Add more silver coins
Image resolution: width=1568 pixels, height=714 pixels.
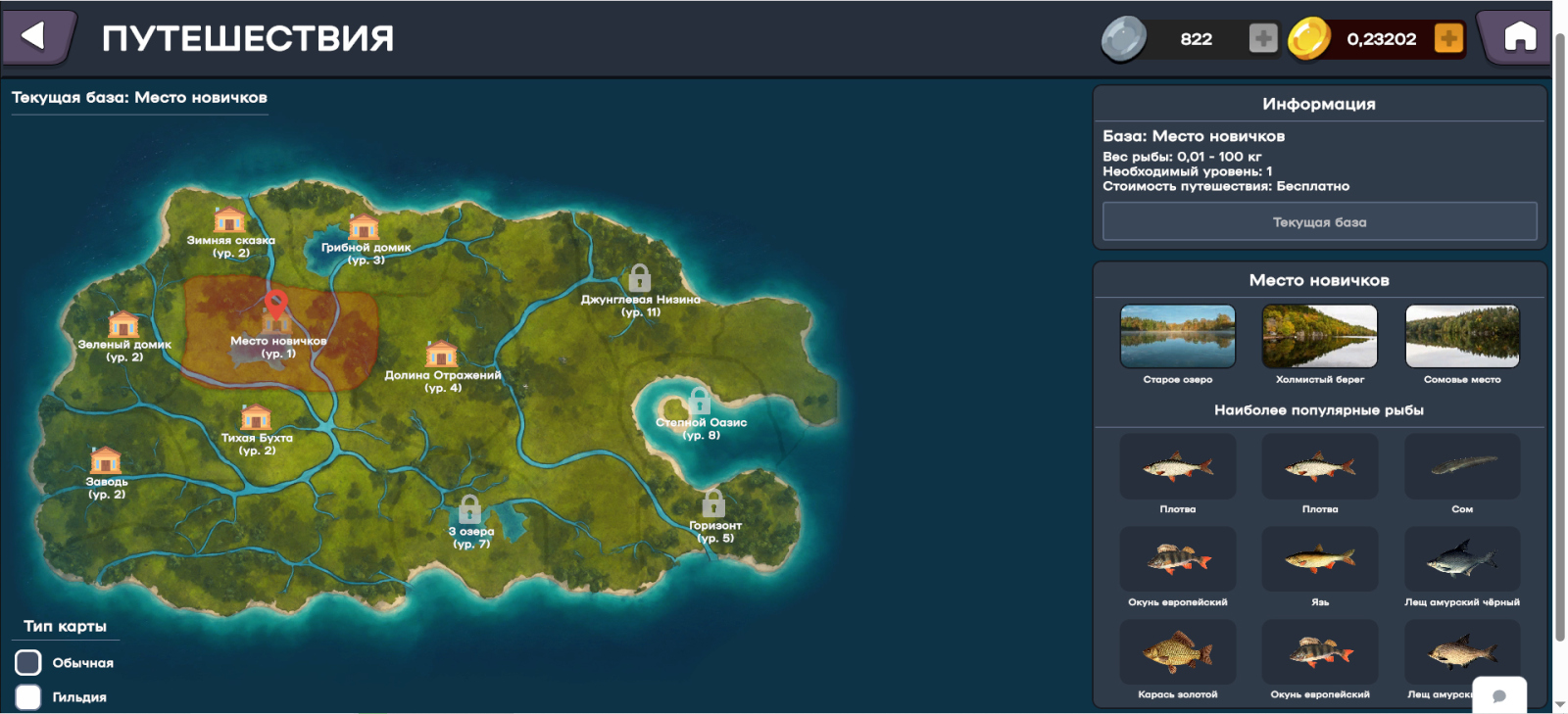click(x=1262, y=38)
